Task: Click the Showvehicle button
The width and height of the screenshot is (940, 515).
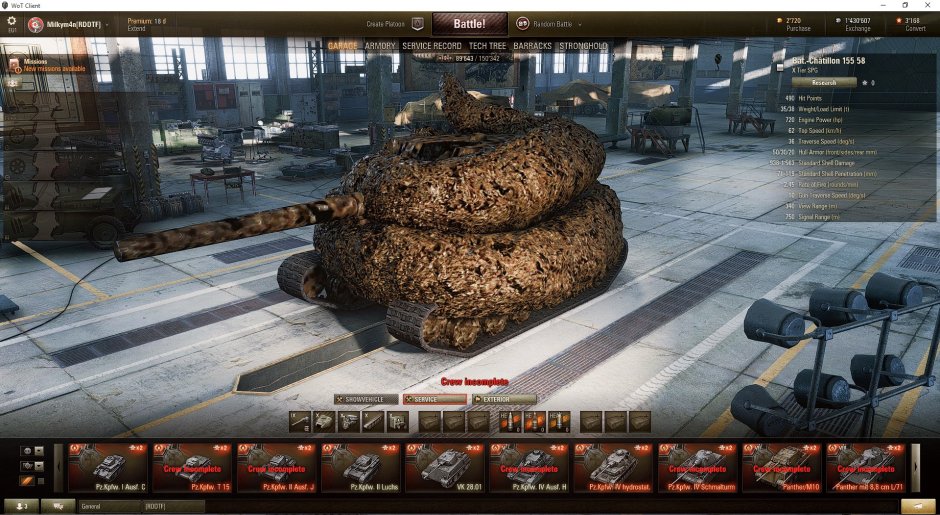Action: (364, 399)
